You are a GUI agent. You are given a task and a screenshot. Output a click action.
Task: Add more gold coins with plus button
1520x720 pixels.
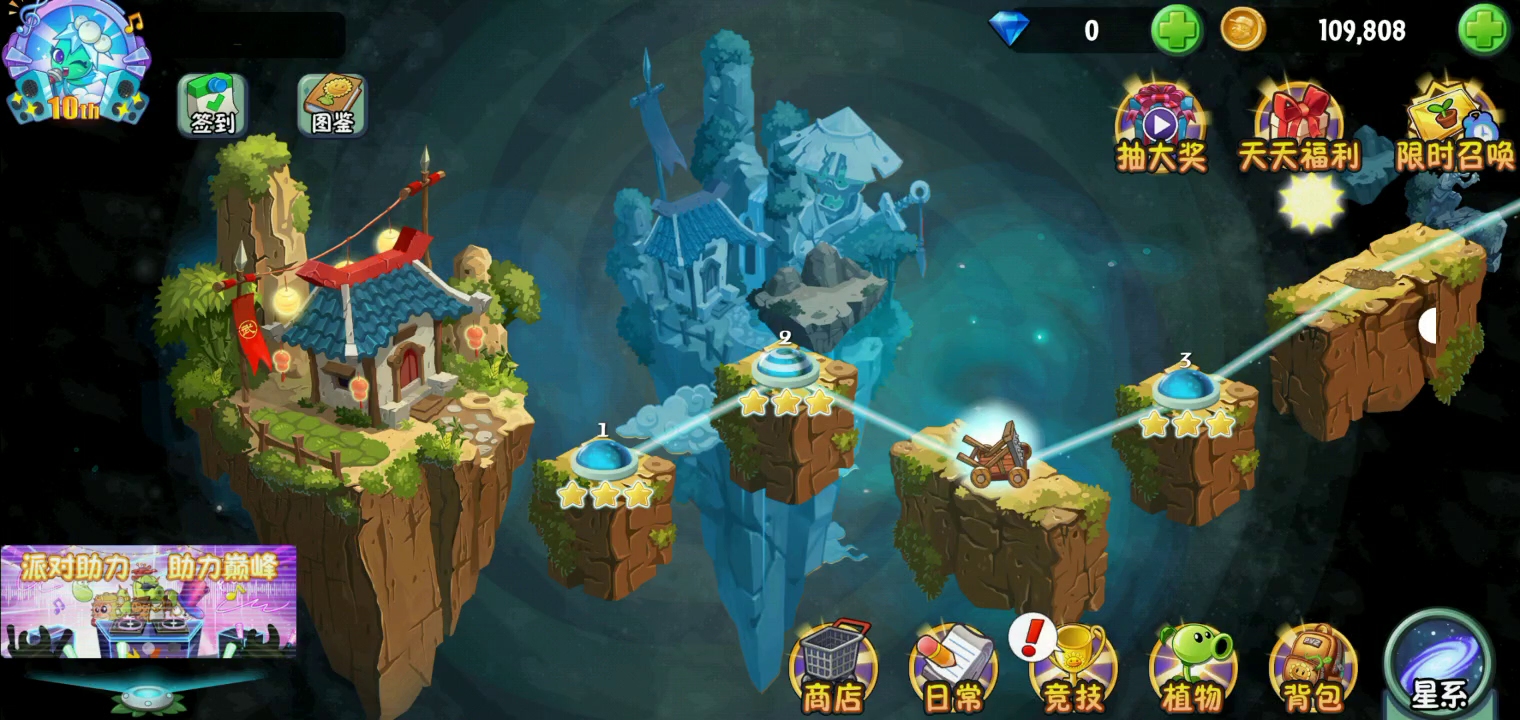click(x=1483, y=30)
